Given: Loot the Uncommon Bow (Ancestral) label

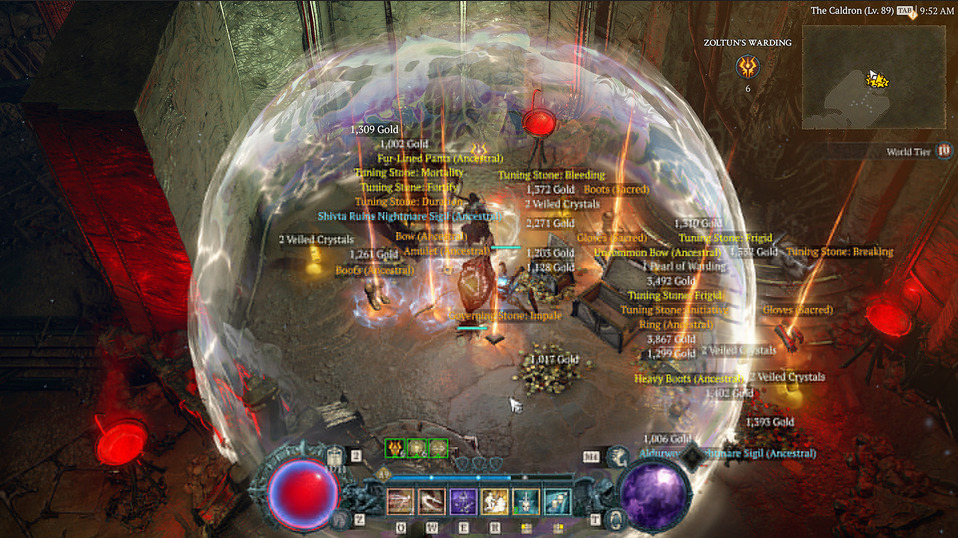Looking at the screenshot, I should tap(657, 253).
